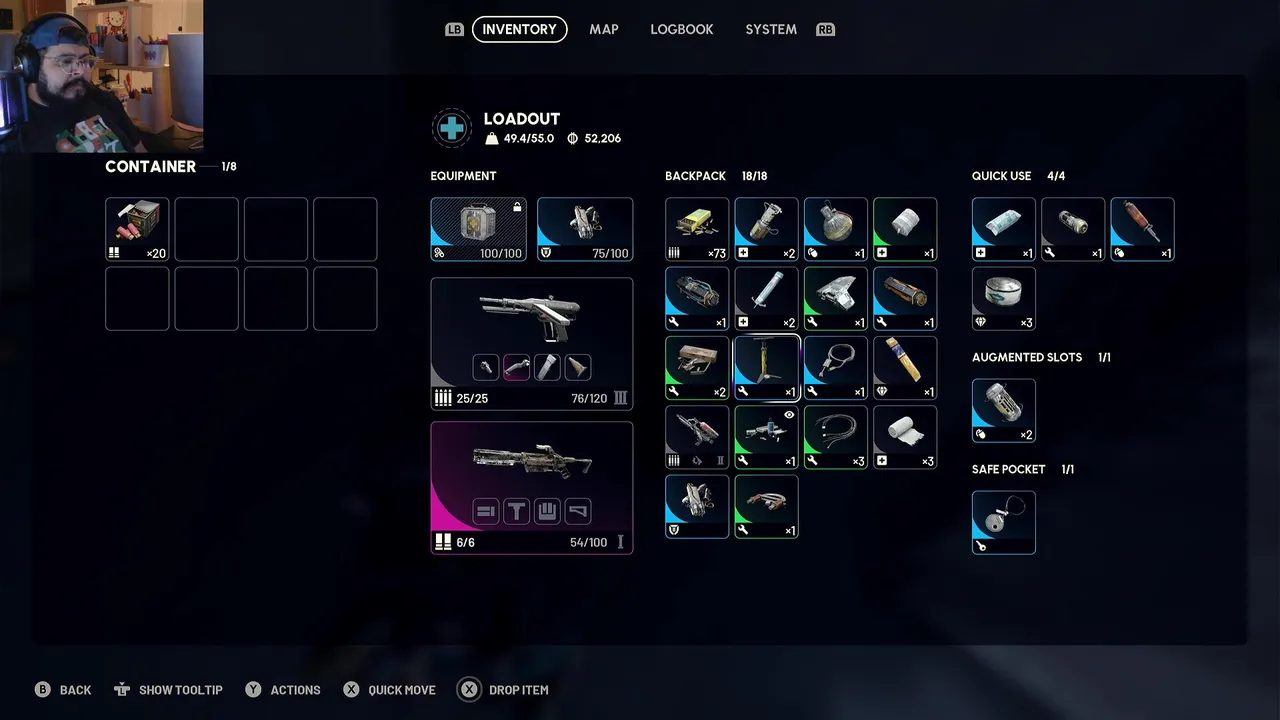1280x720 pixels.
Task: Choose the pink shotgun weapon with 6/6 ammo
Action: click(531, 487)
